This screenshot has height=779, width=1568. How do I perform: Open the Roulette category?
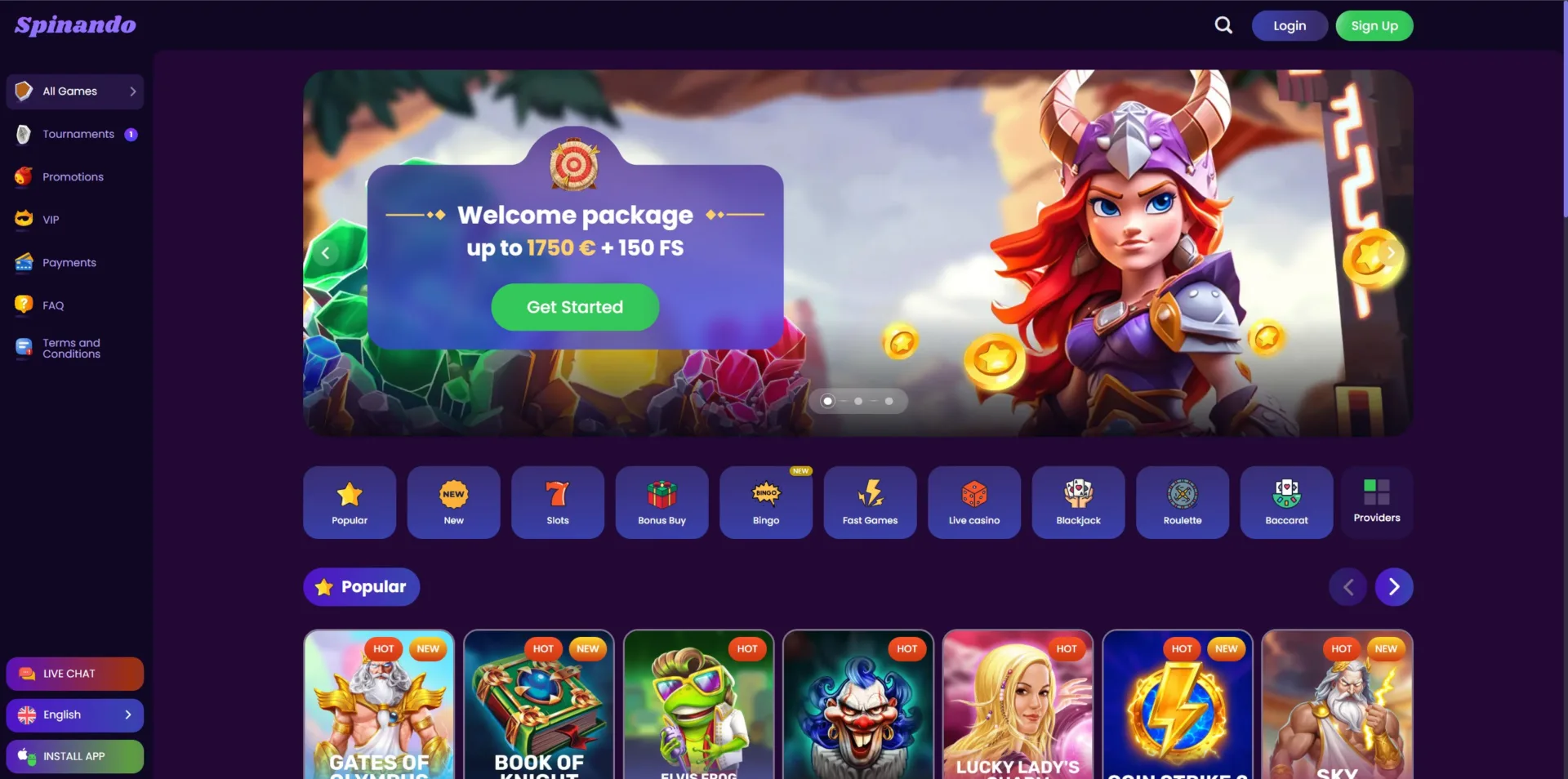1182,502
